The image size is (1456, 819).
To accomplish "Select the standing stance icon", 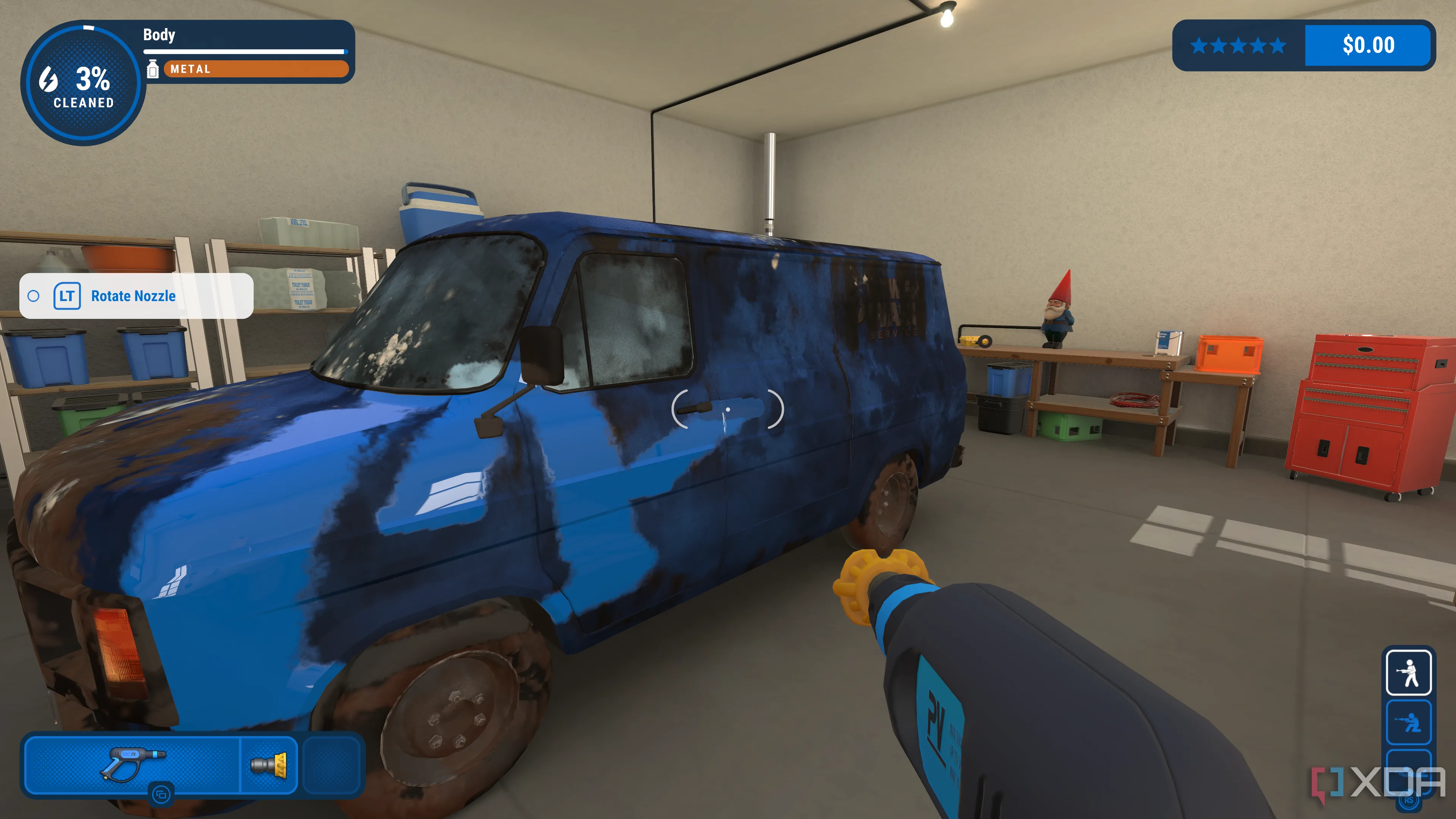I will pos(1409,672).
